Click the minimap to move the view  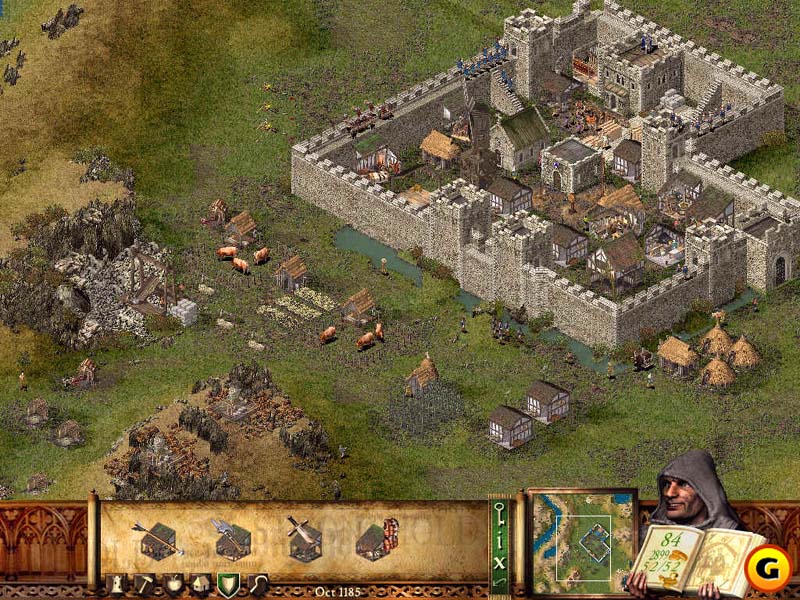click(x=580, y=540)
